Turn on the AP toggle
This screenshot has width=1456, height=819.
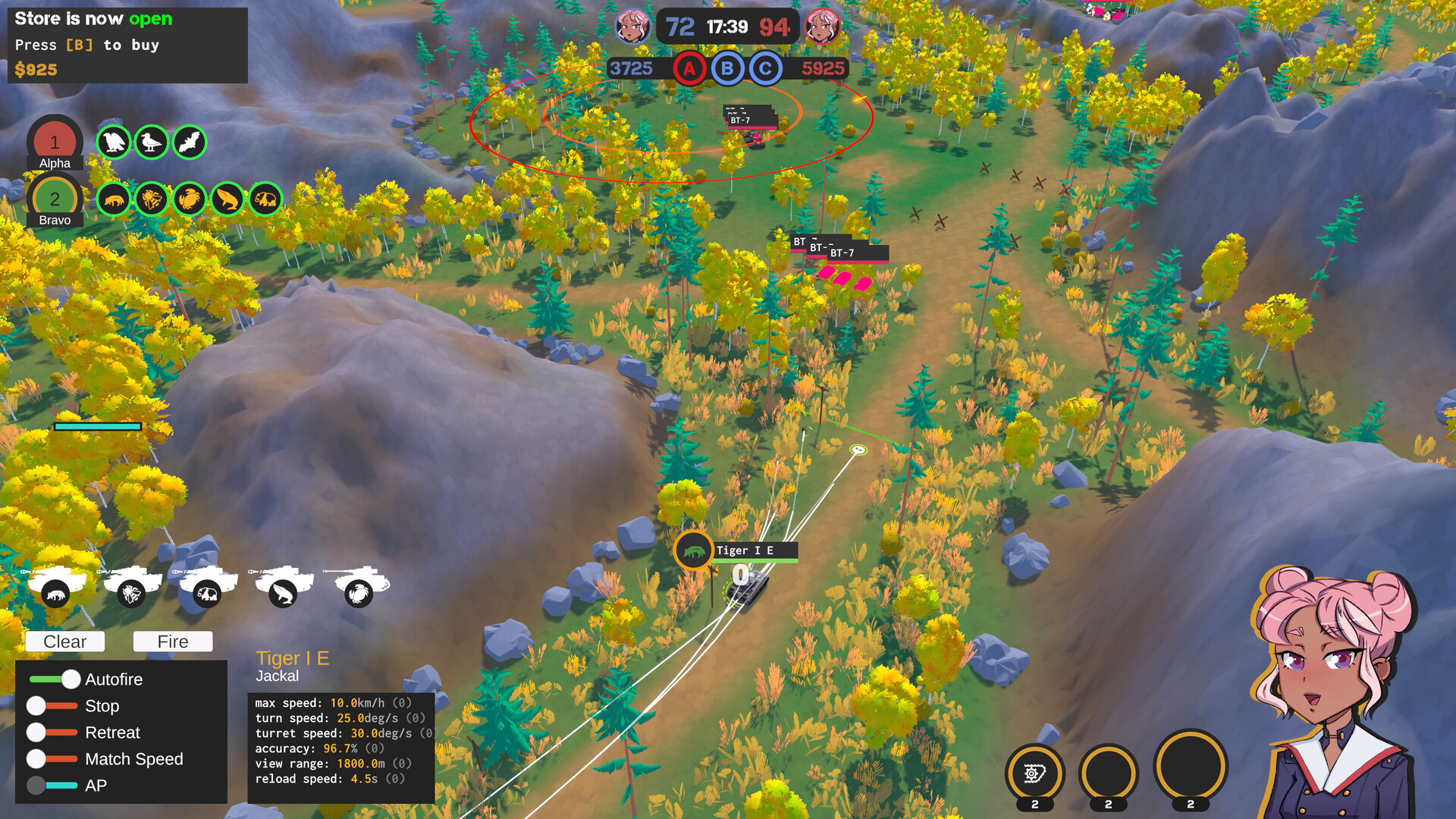click(35, 786)
